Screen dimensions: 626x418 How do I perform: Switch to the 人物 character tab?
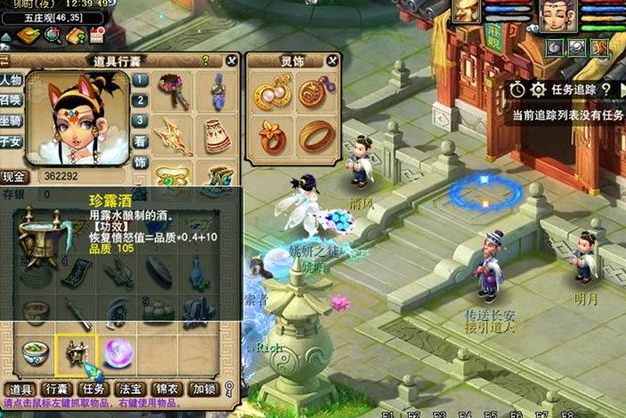click(11, 80)
